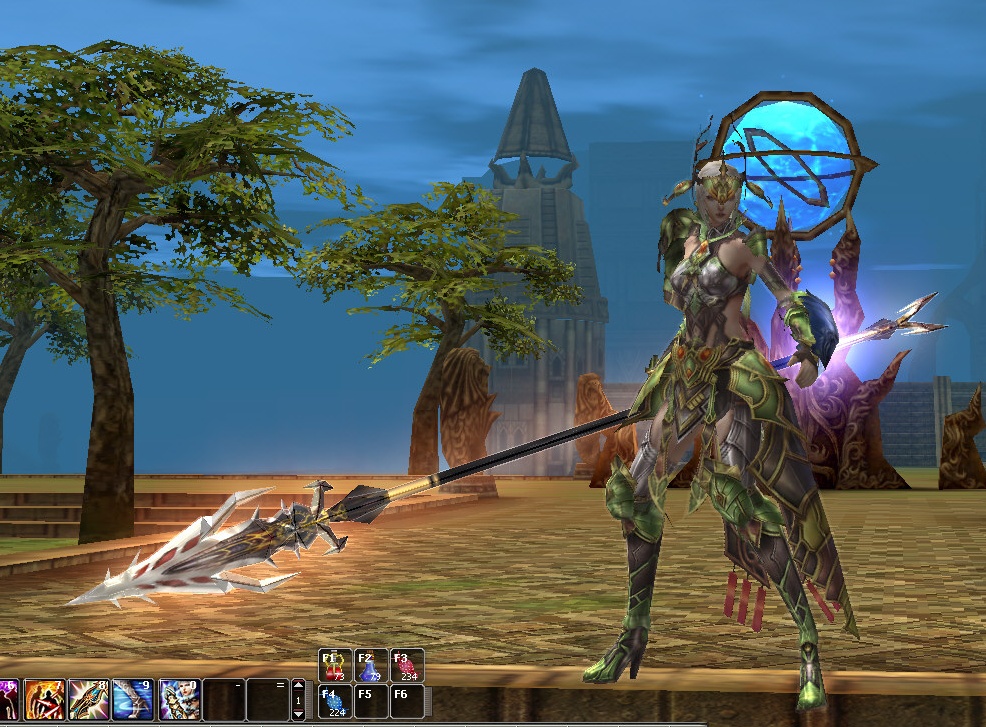
Task: Use the blue crystal item in F4
Action: [x=334, y=701]
